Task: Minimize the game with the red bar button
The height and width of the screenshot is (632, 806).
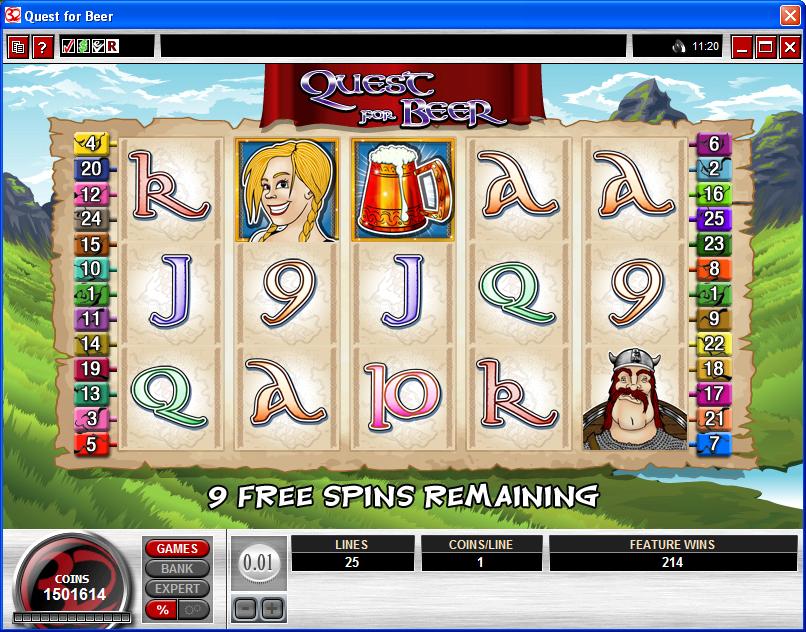Action: point(741,46)
